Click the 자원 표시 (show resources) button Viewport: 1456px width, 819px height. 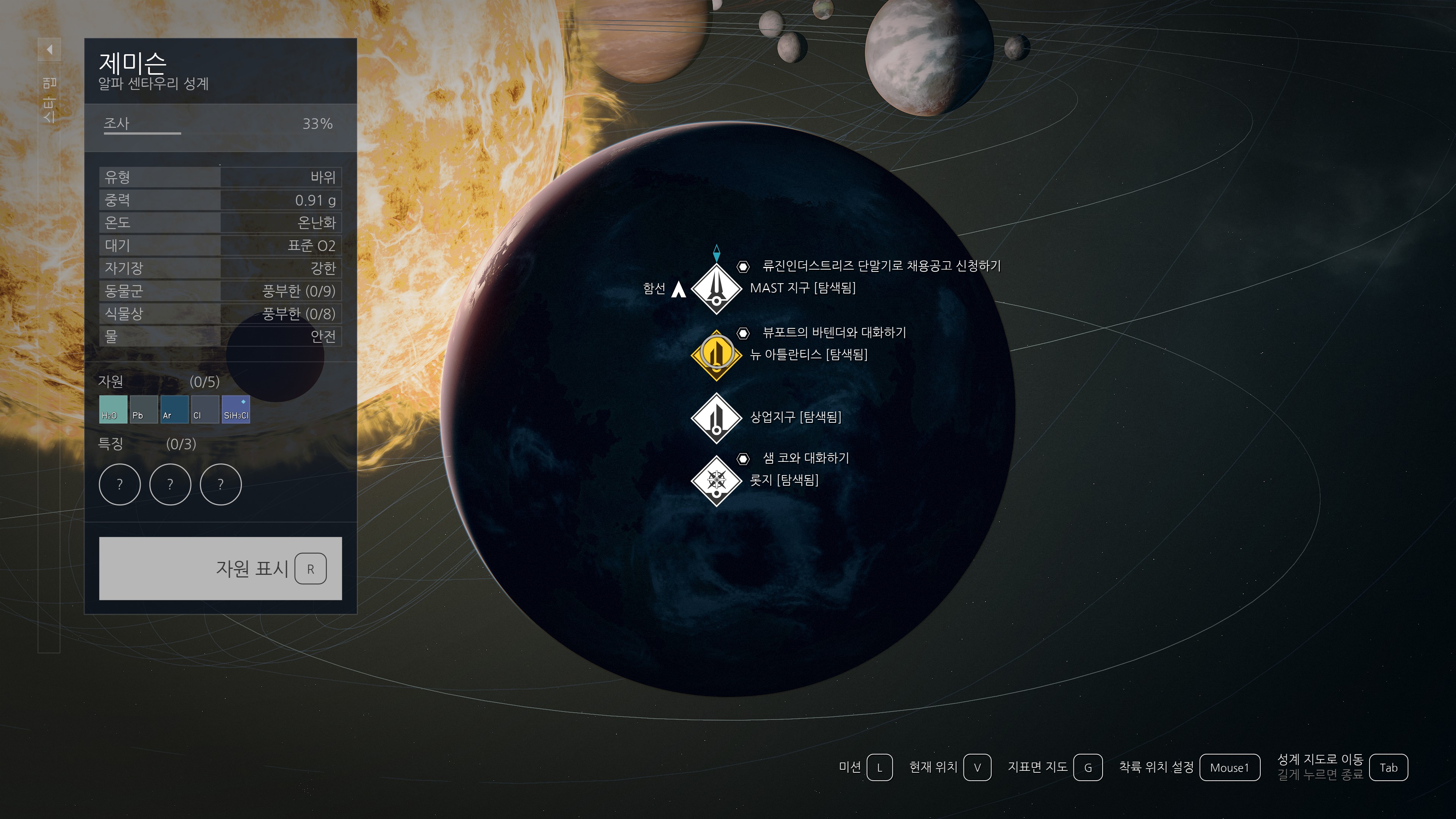click(220, 568)
